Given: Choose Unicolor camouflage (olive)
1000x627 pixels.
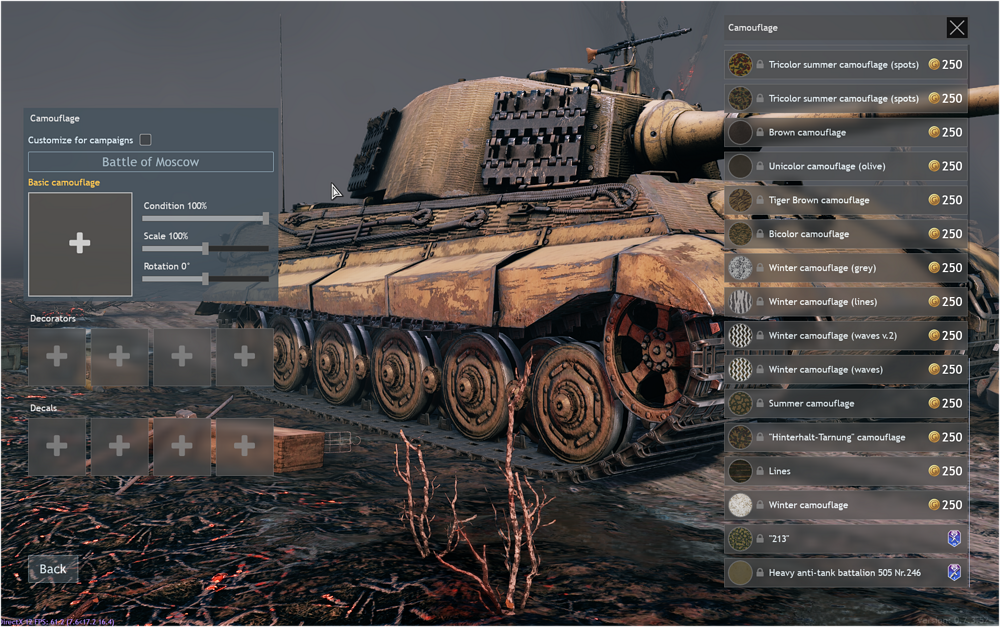Looking at the screenshot, I should [x=845, y=166].
